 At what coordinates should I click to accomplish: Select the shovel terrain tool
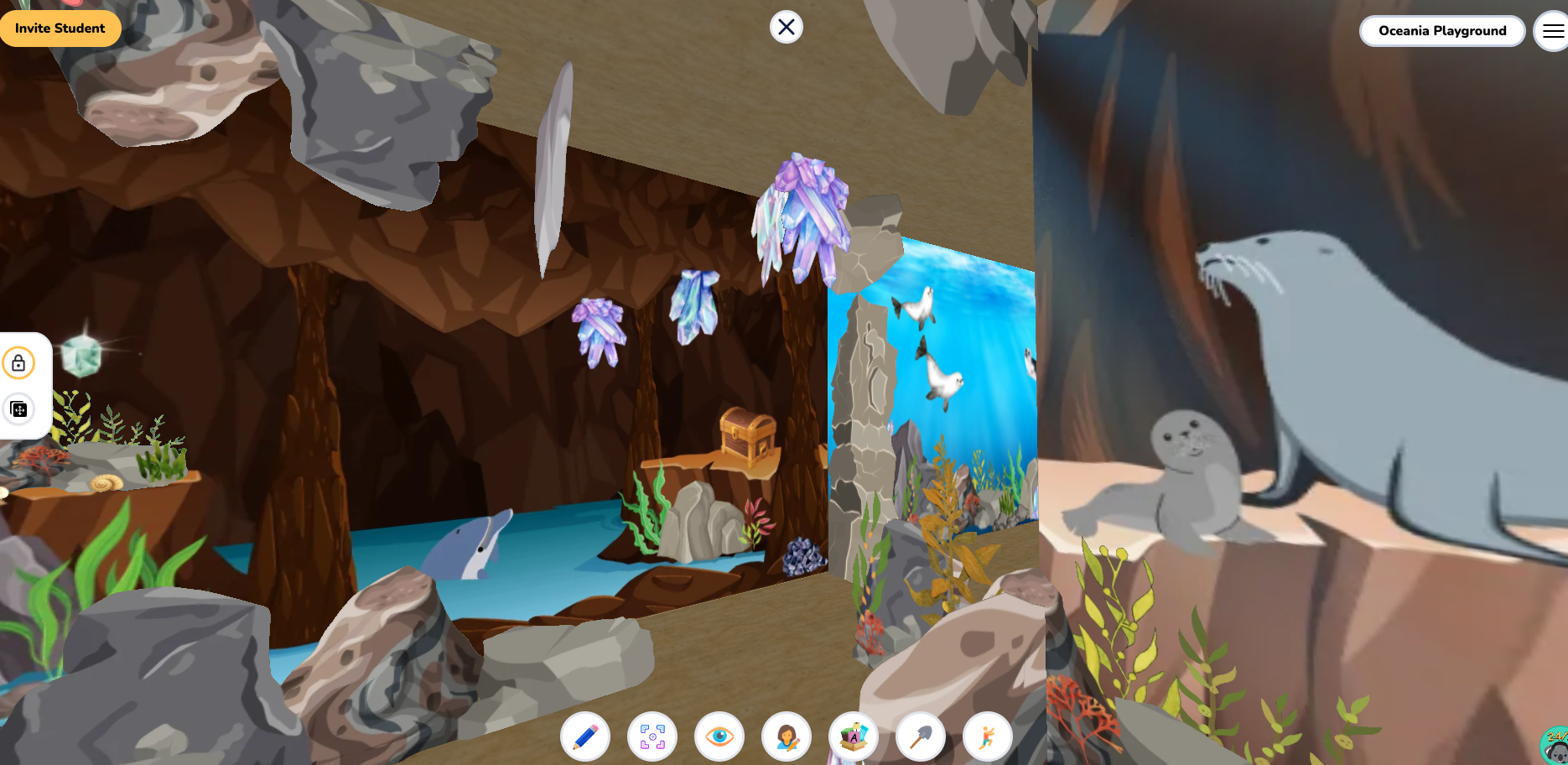pyautogui.click(x=920, y=736)
